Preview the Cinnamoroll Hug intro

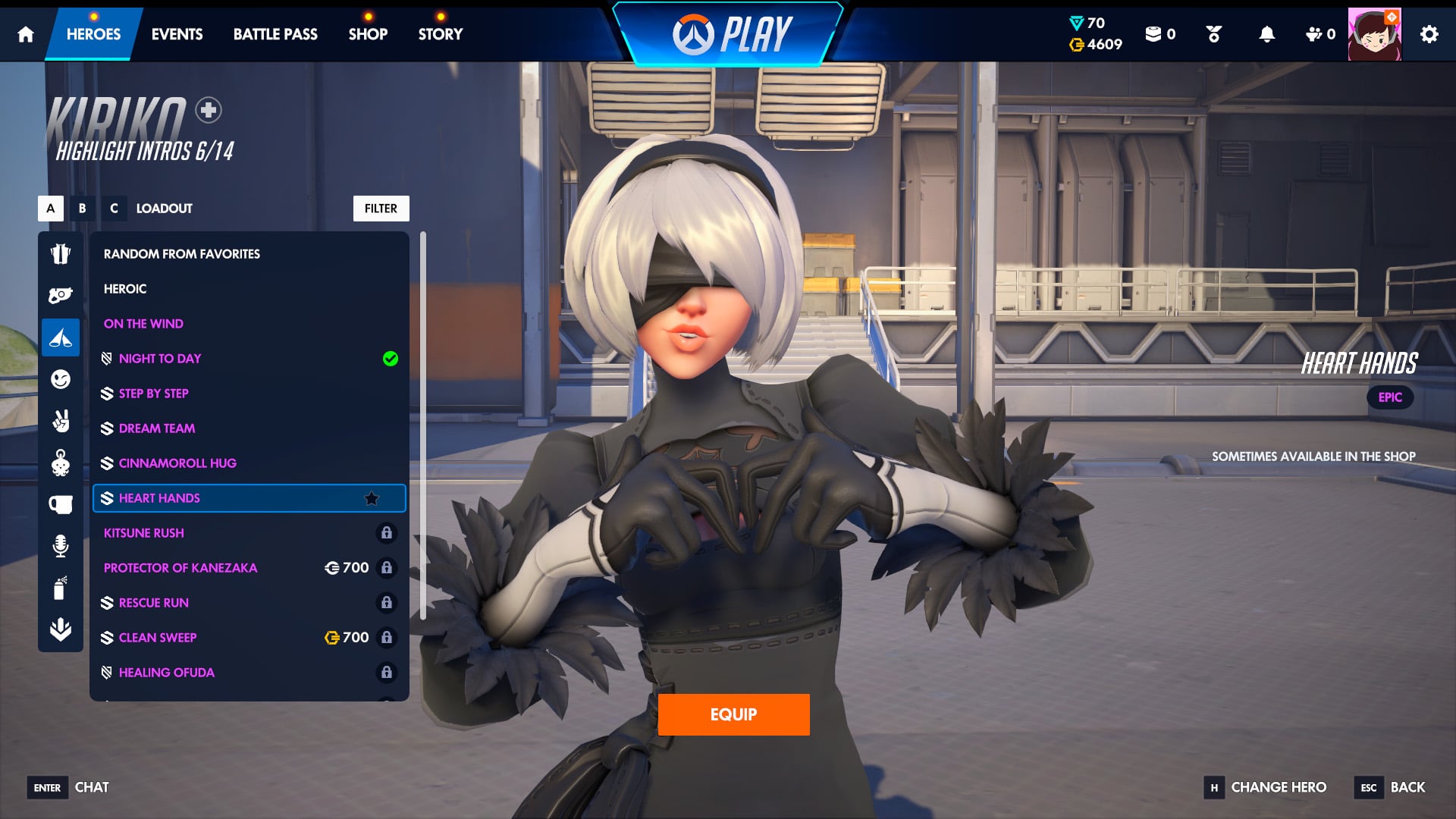[x=177, y=463]
